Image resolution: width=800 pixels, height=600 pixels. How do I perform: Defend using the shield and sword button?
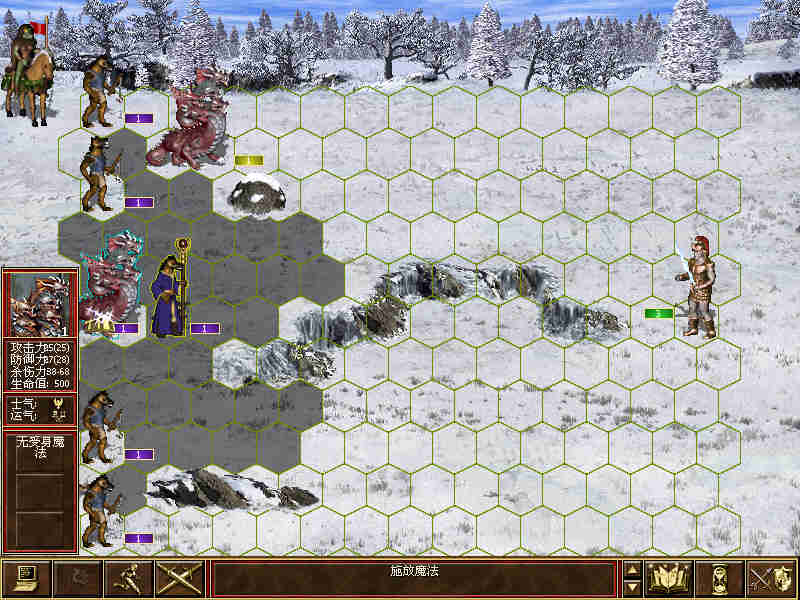(x=770, y=578)
